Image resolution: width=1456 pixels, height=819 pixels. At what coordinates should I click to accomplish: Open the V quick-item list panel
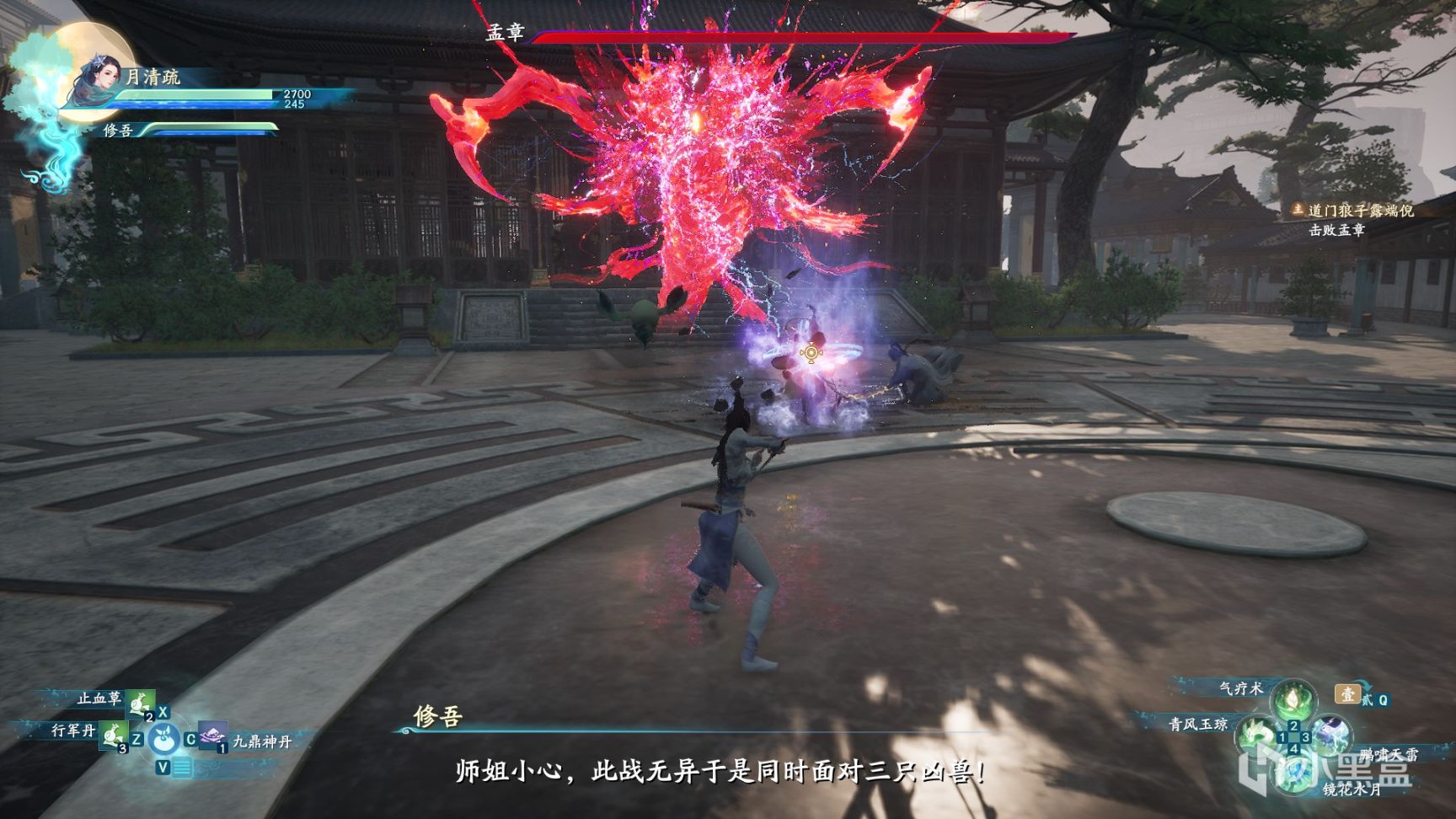184,768
